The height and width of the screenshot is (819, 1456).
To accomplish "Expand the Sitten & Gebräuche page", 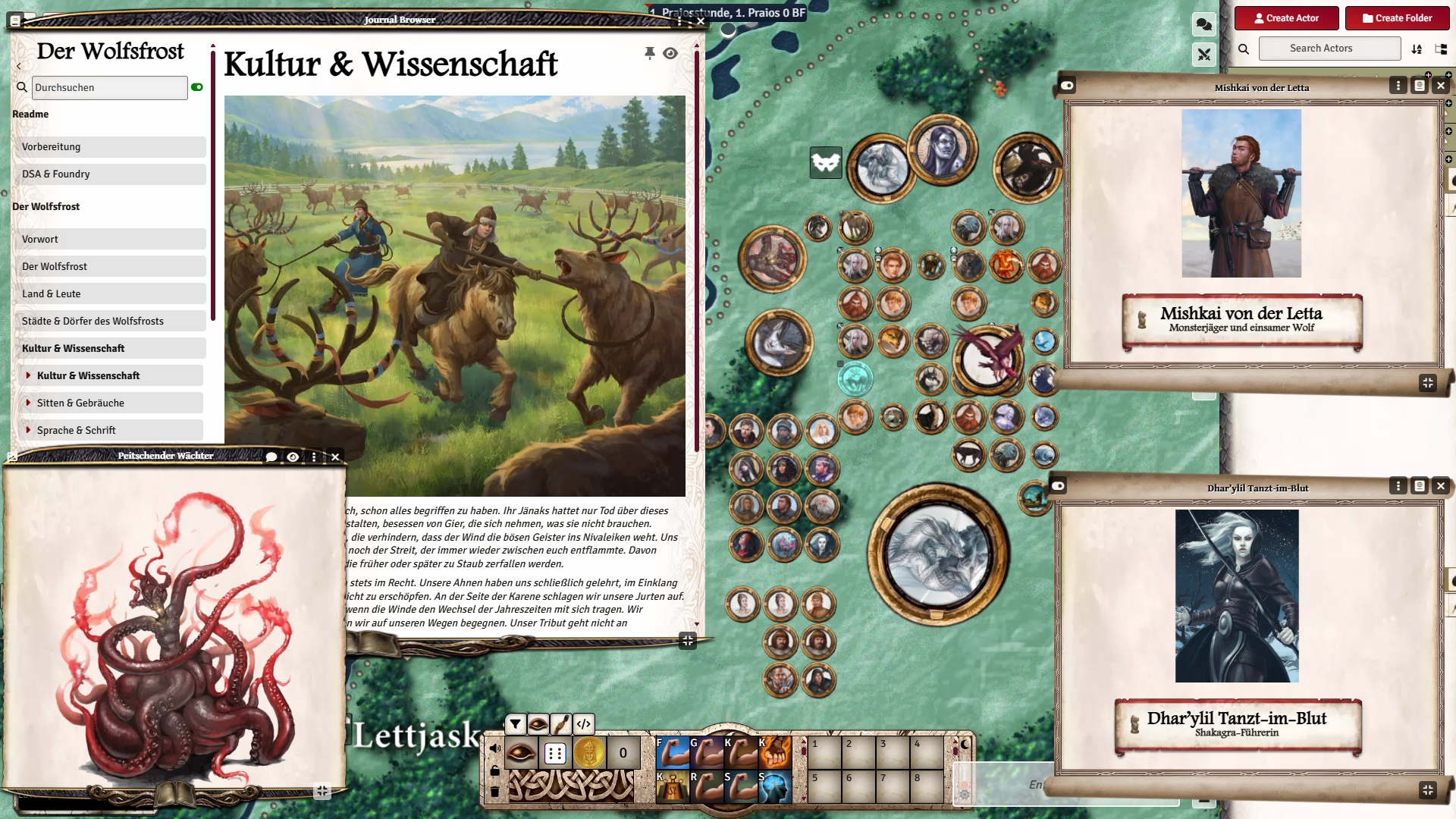I will [29, 403].
